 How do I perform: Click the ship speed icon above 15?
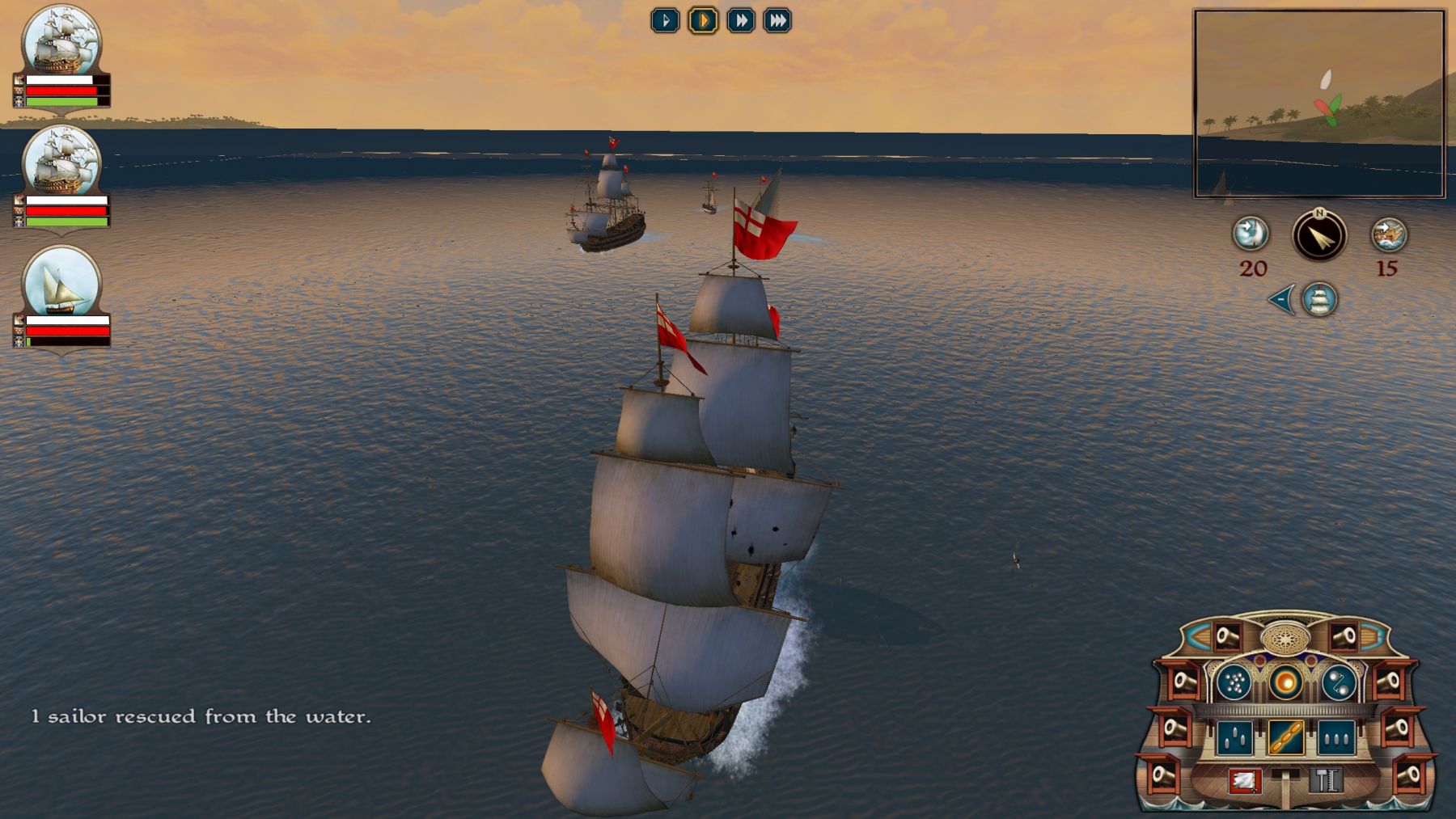tap(1389, 234)
